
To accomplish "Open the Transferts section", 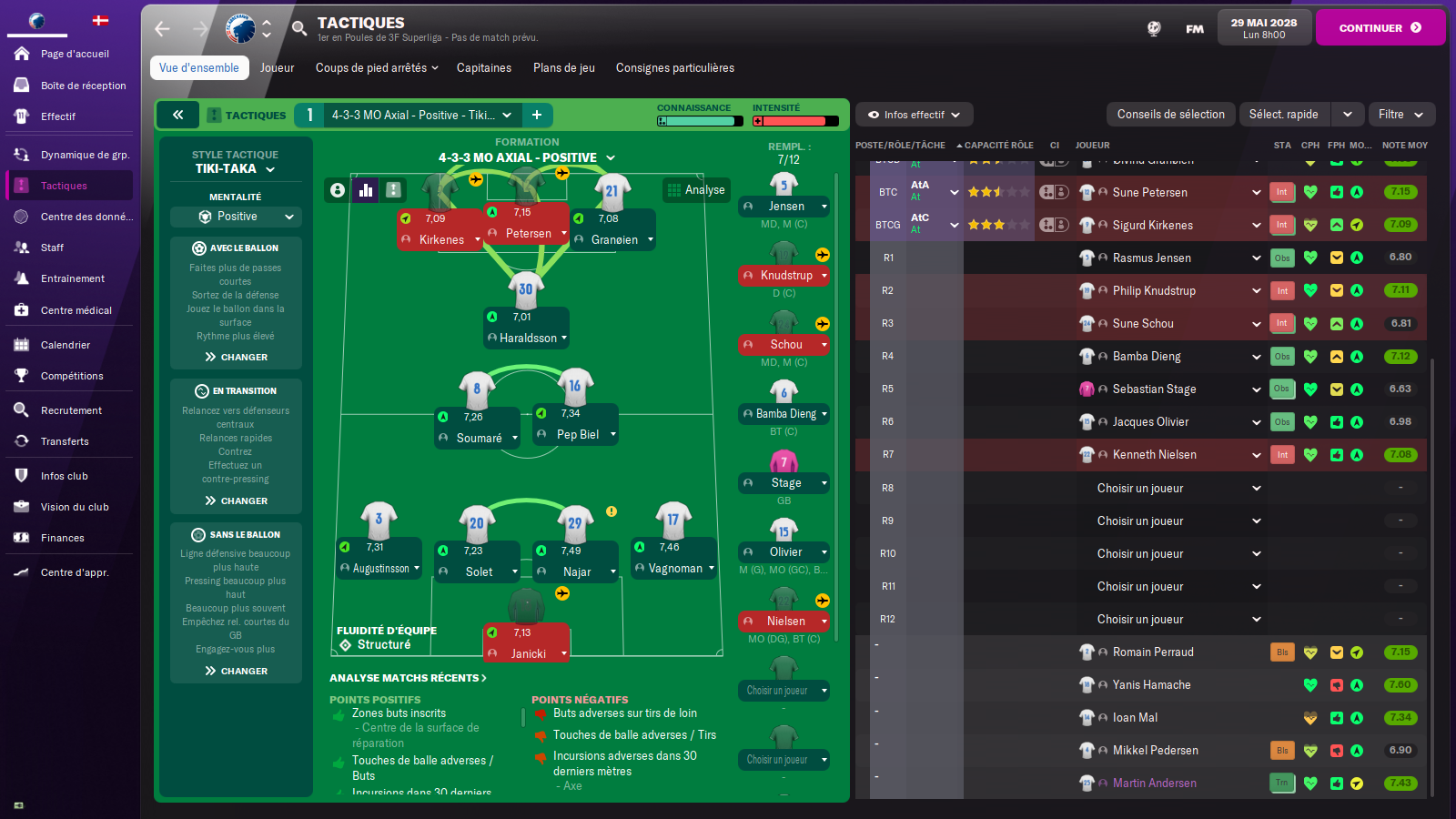I will 65,441.
